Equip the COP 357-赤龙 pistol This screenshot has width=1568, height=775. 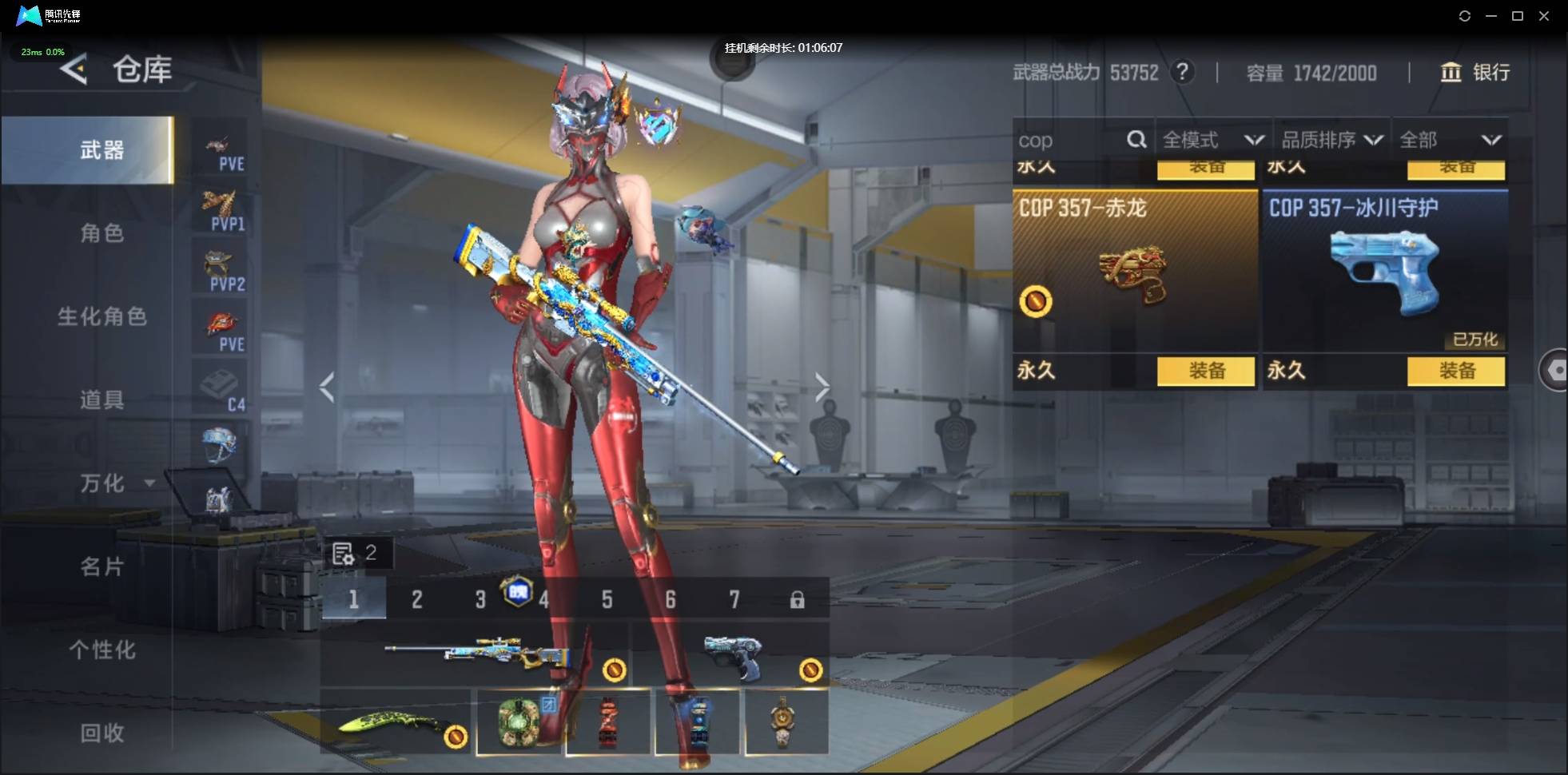point(1206,371)
